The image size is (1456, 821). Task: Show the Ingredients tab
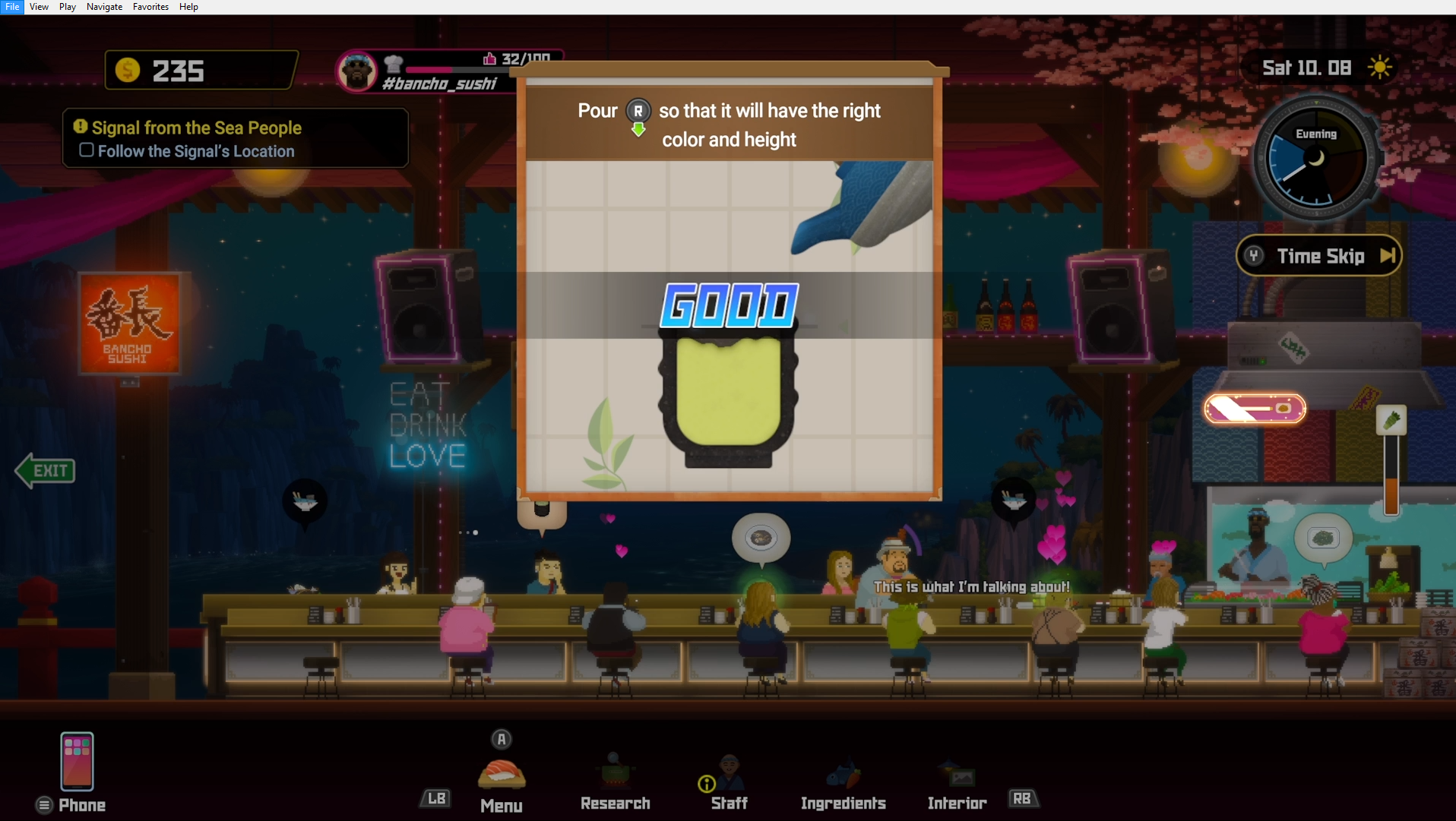pos(843,782)
